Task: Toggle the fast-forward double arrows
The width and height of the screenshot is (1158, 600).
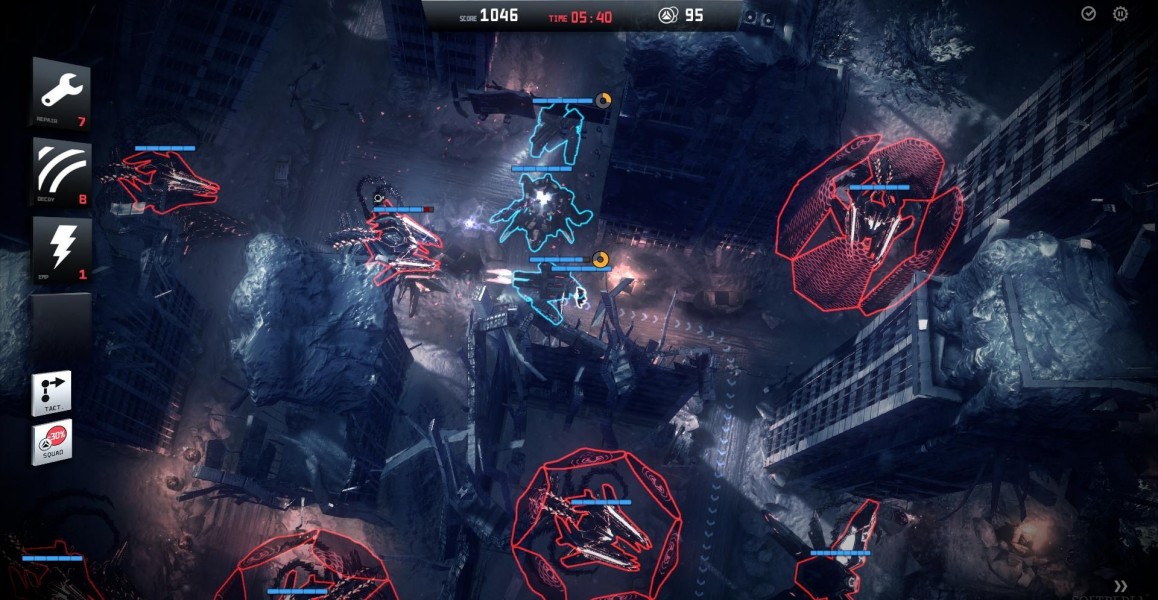Action: pos(1121,586)
